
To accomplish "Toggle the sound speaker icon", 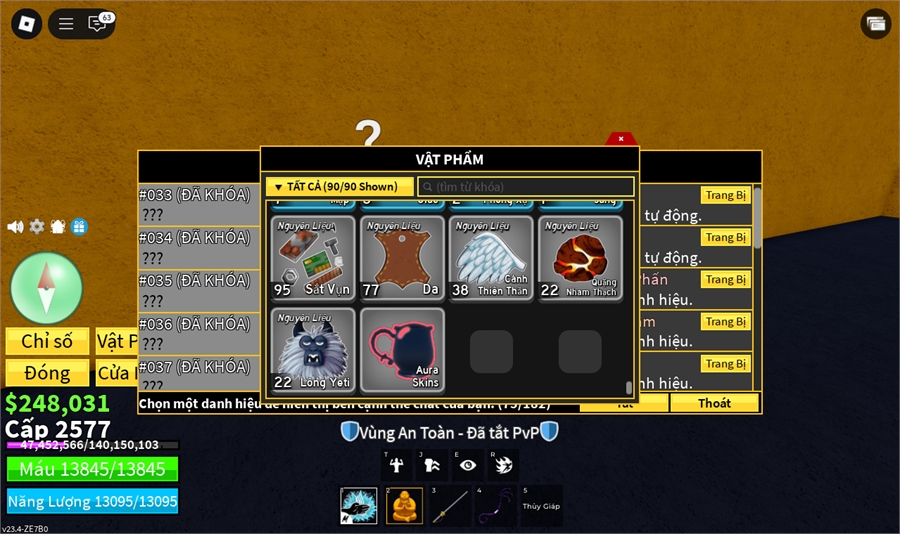I will pos(15,227).
